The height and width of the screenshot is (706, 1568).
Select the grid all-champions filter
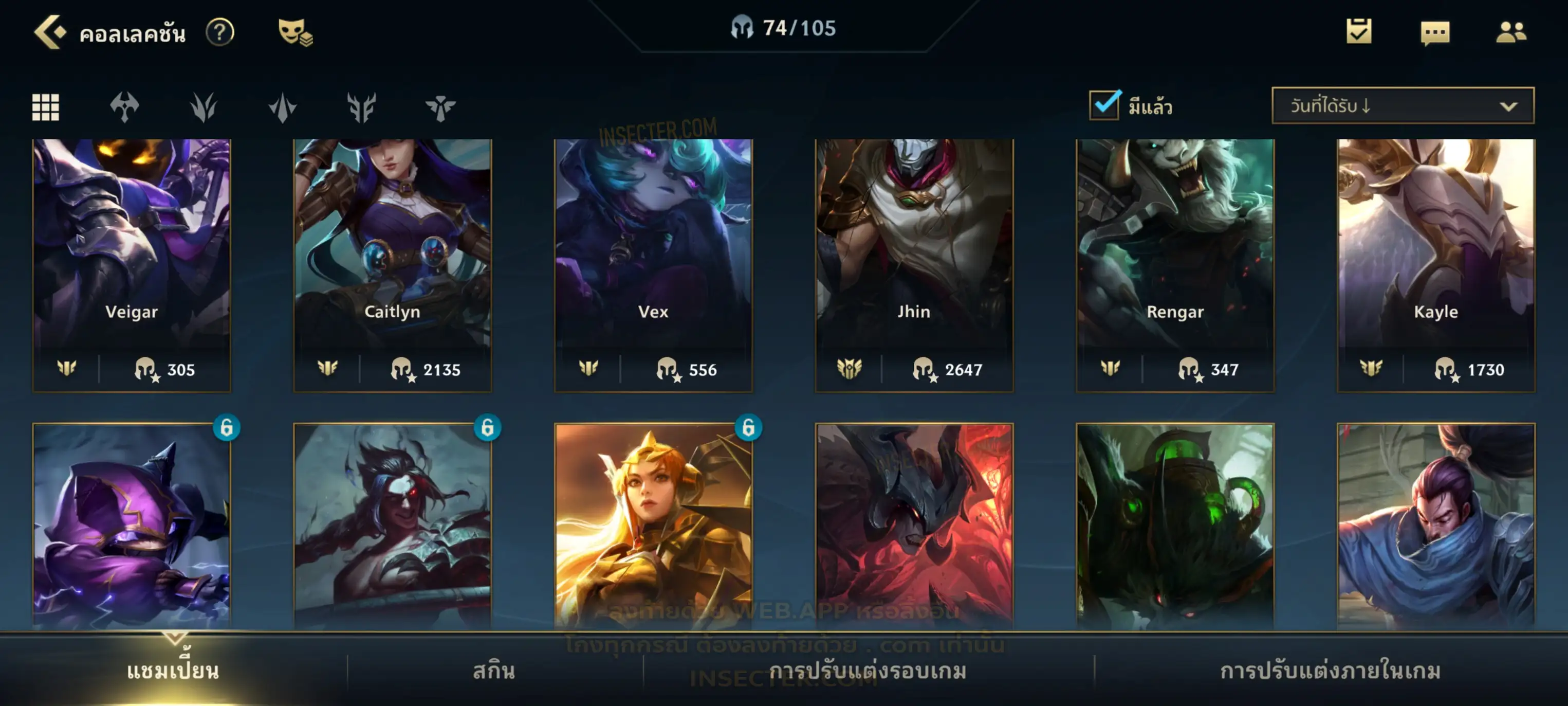[46, 107]
